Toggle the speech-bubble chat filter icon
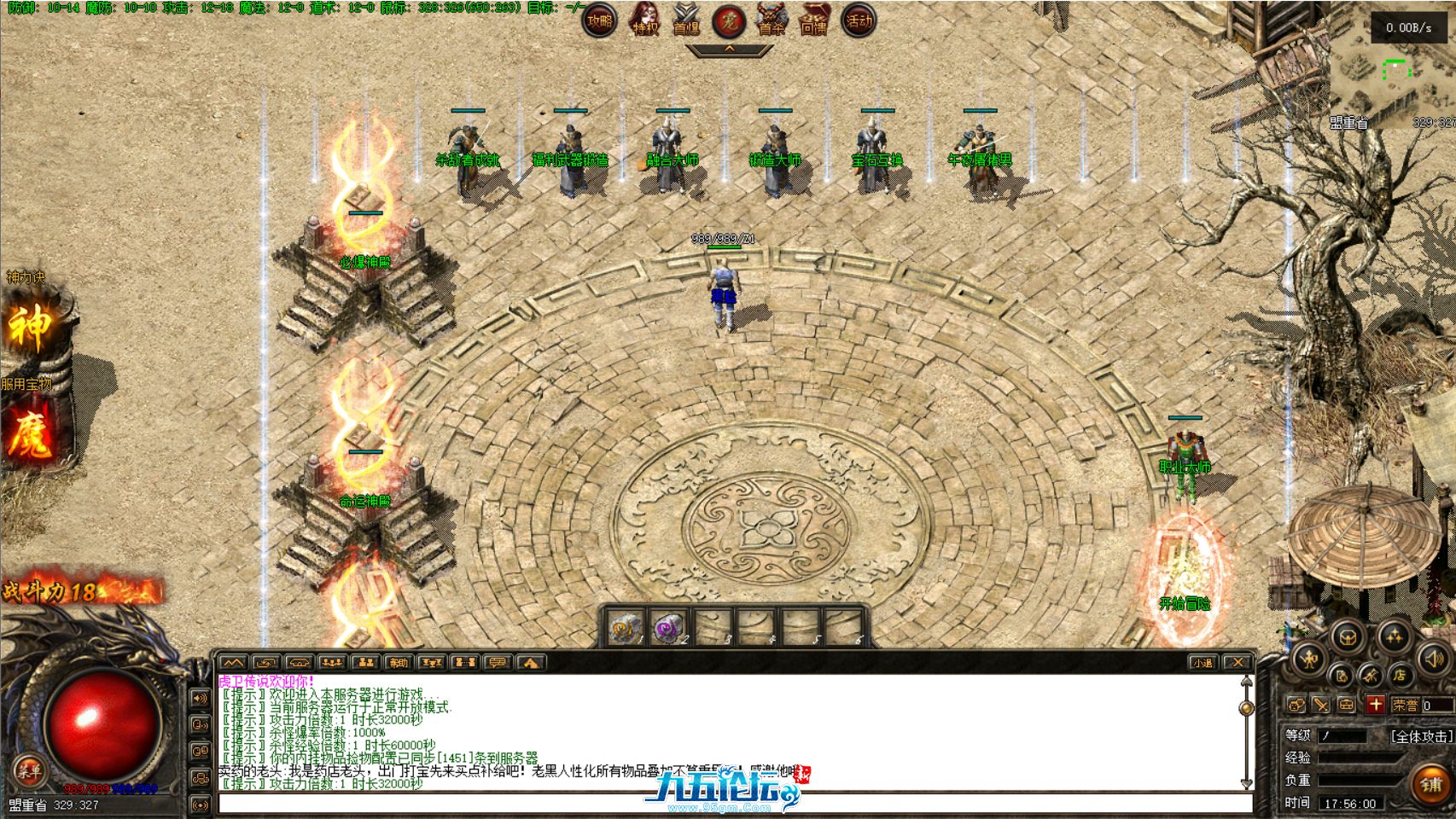 point(498,662)
